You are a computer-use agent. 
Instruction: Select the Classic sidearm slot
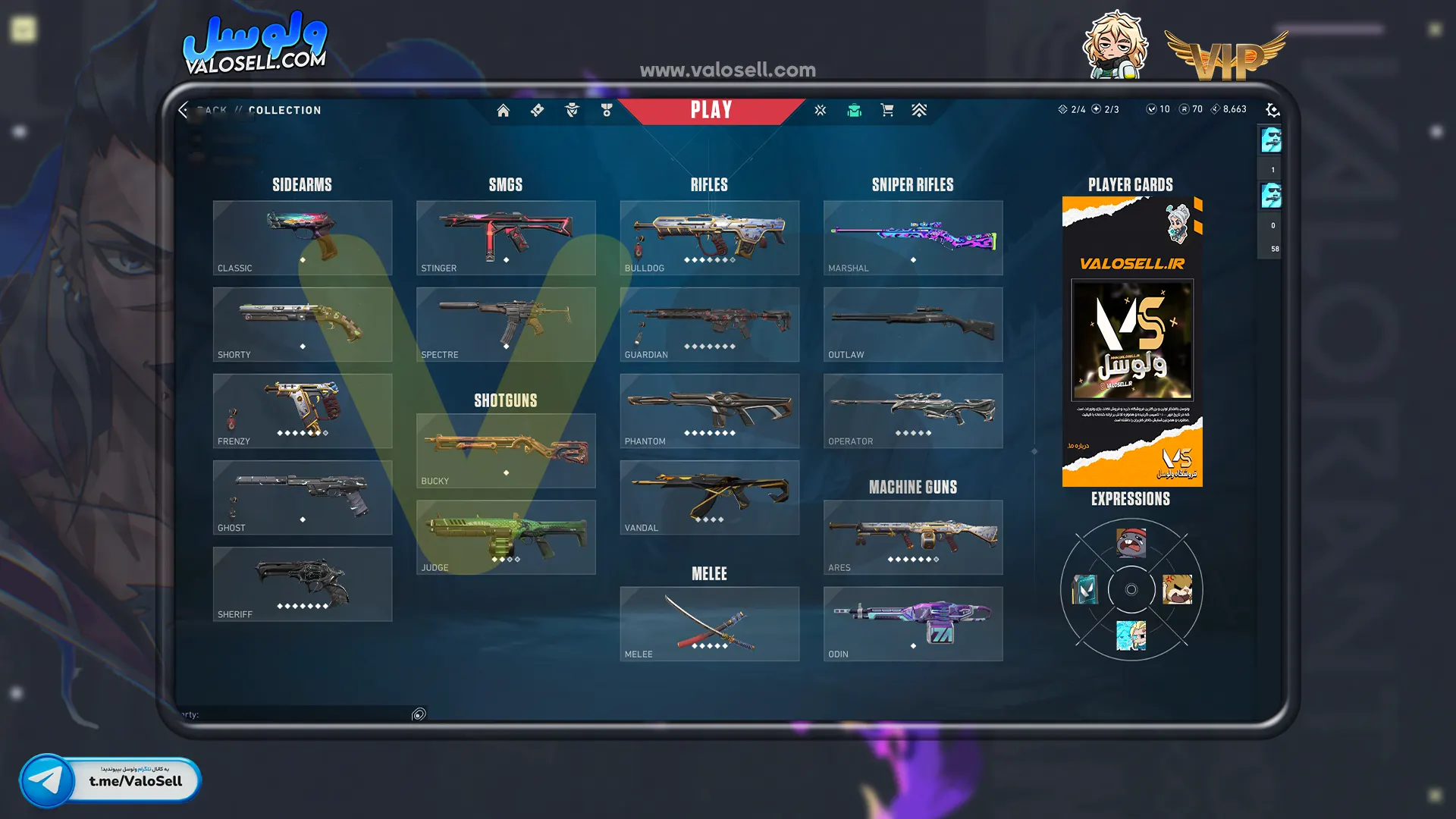point(302,237)
